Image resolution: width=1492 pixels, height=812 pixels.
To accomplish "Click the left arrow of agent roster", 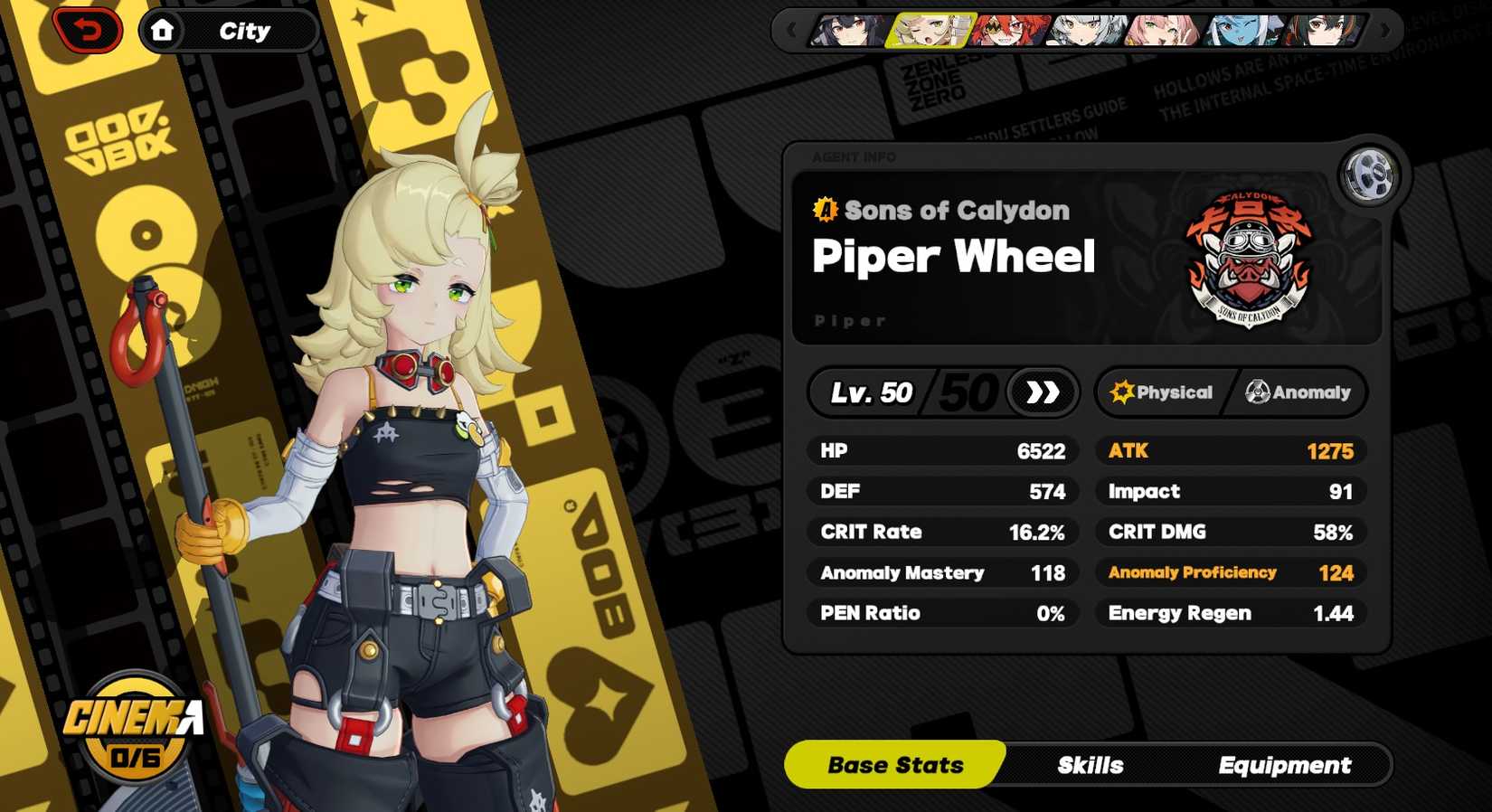I will point(792,31).
